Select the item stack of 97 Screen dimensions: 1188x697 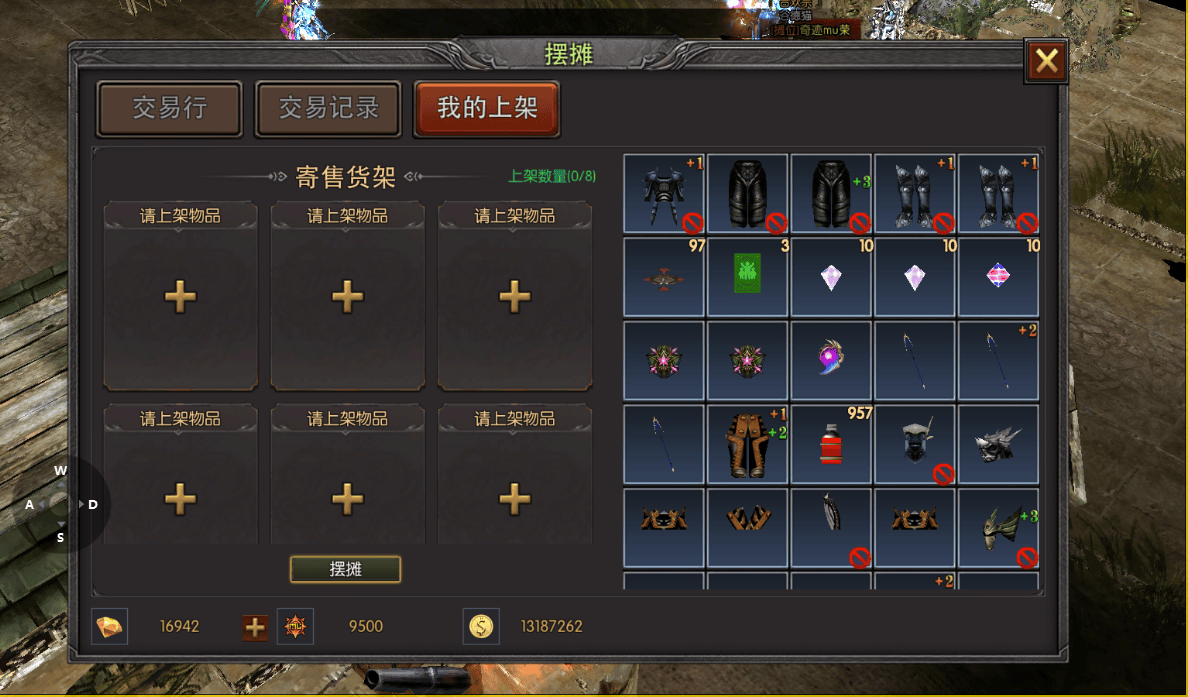point(664,276)
